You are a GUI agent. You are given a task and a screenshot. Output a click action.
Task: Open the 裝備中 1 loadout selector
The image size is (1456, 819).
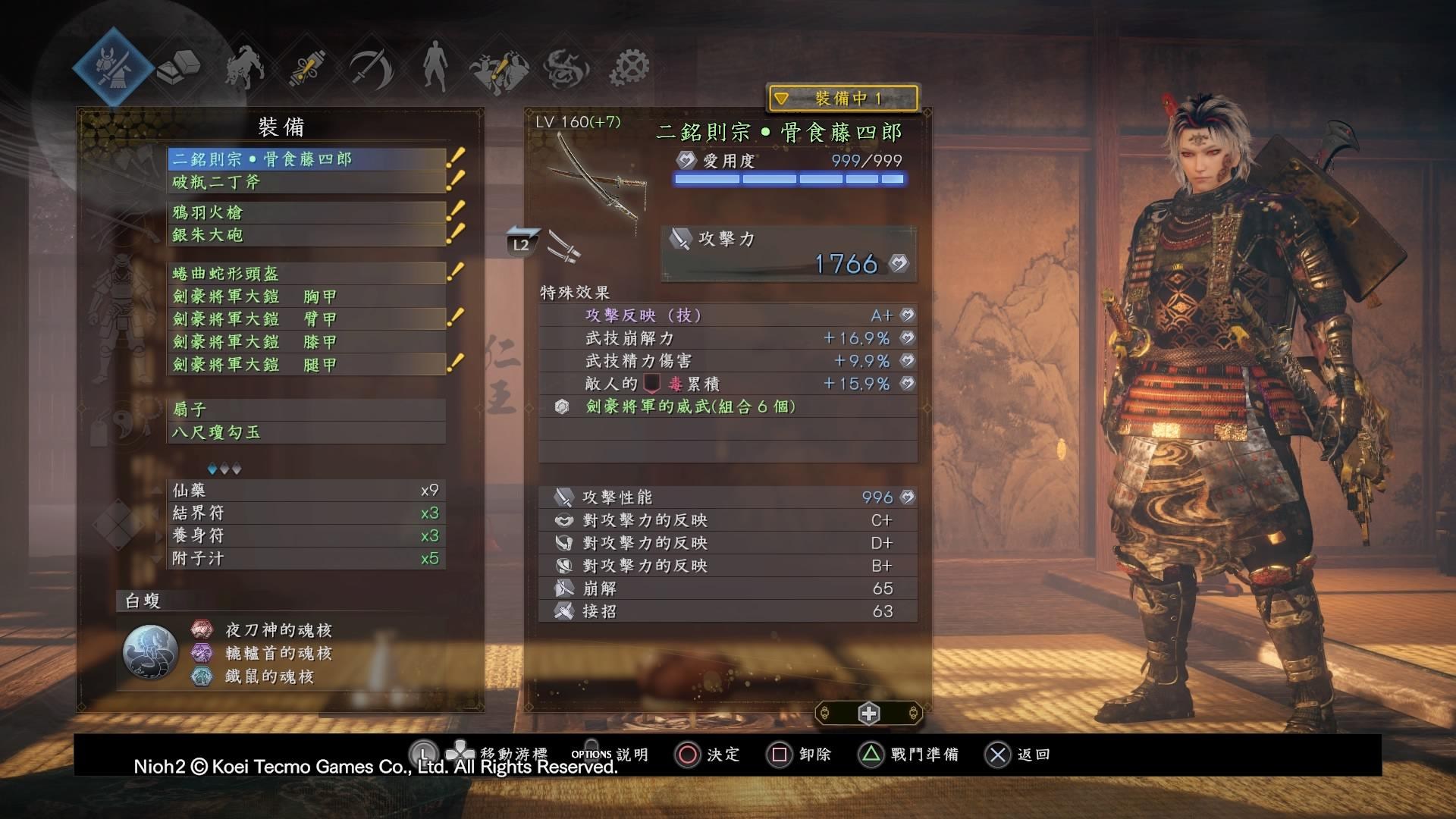click(843, 99)
